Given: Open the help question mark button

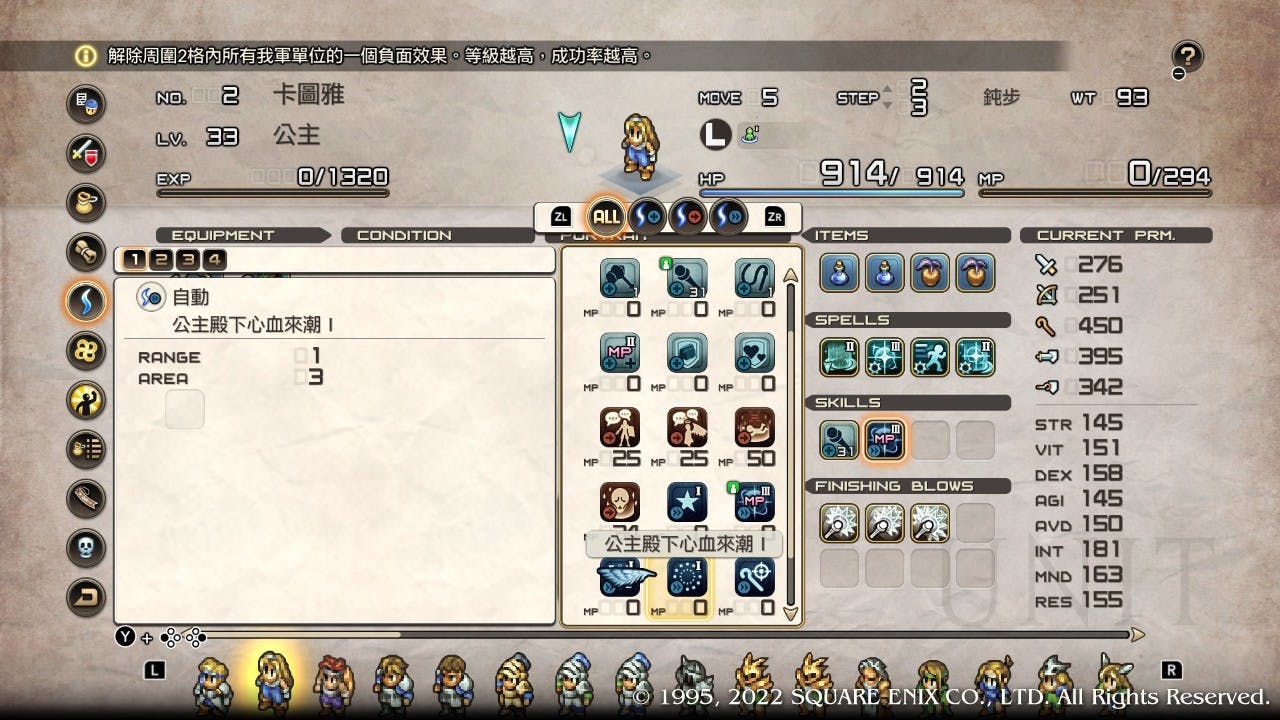Looking at the screenshot, I should (1188, 57).
